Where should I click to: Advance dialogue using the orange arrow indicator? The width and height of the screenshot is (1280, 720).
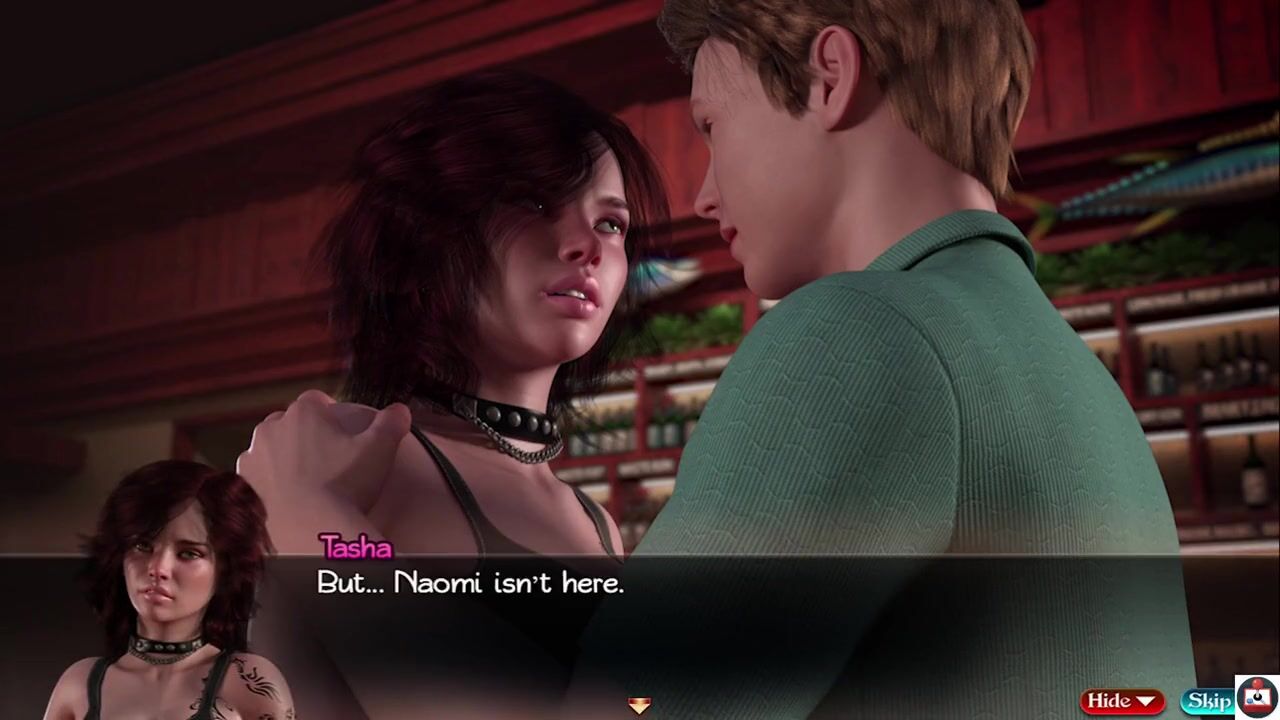point(639,706)
